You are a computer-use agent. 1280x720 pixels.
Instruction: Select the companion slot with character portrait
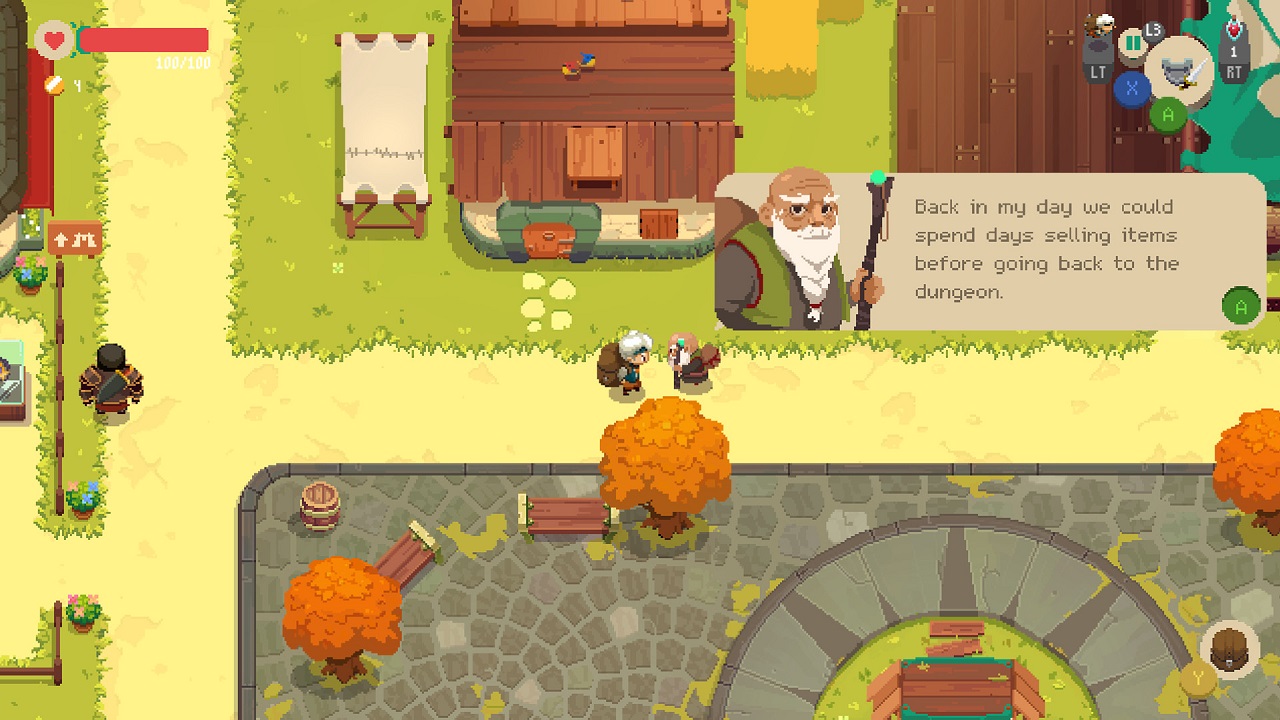click(x=1099, y=36)
